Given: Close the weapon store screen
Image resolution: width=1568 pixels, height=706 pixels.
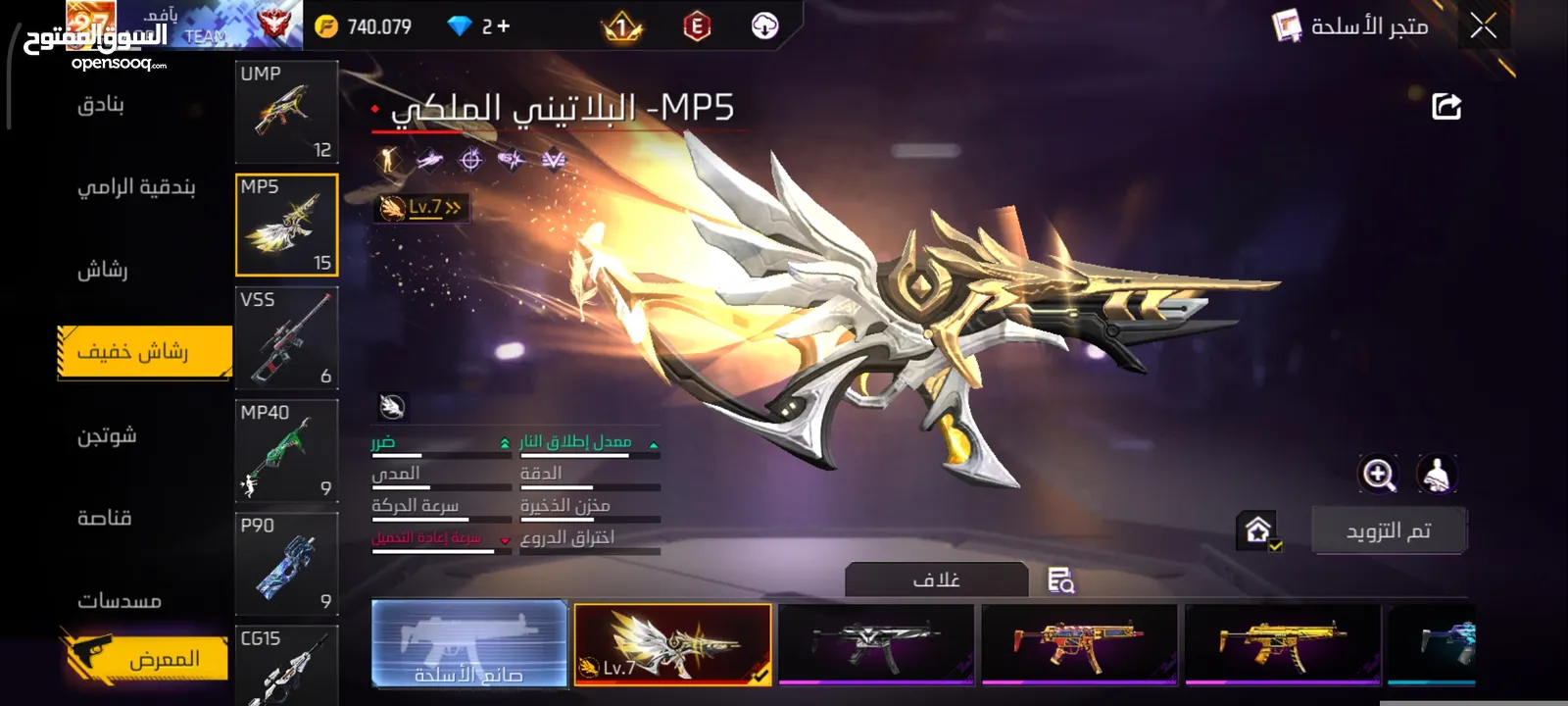Looking at the screenshot, I should tap(1483, 26).
